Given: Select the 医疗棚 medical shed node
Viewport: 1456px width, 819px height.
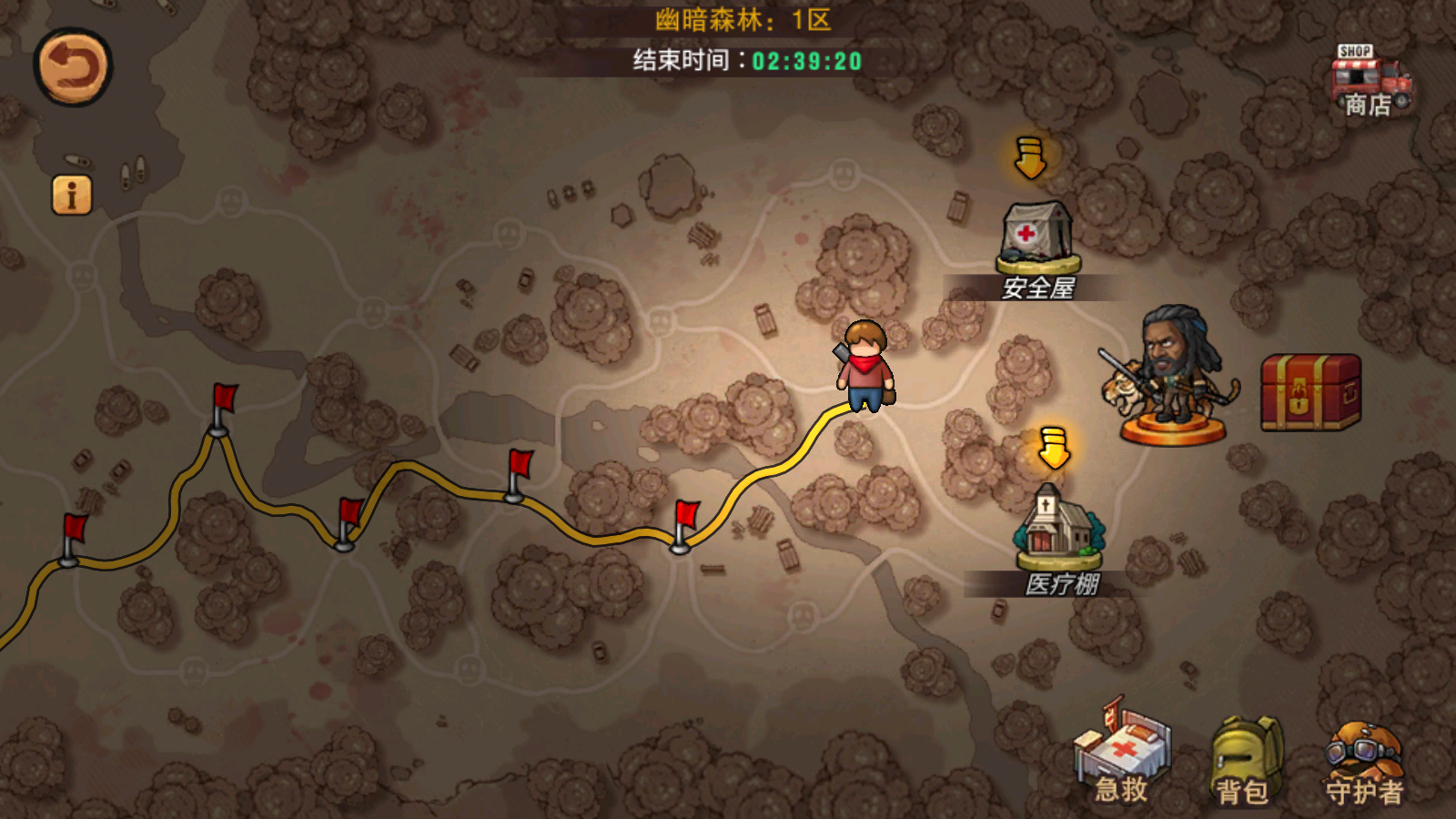Looking at the screenshot, I should (x=1058, y=532).
